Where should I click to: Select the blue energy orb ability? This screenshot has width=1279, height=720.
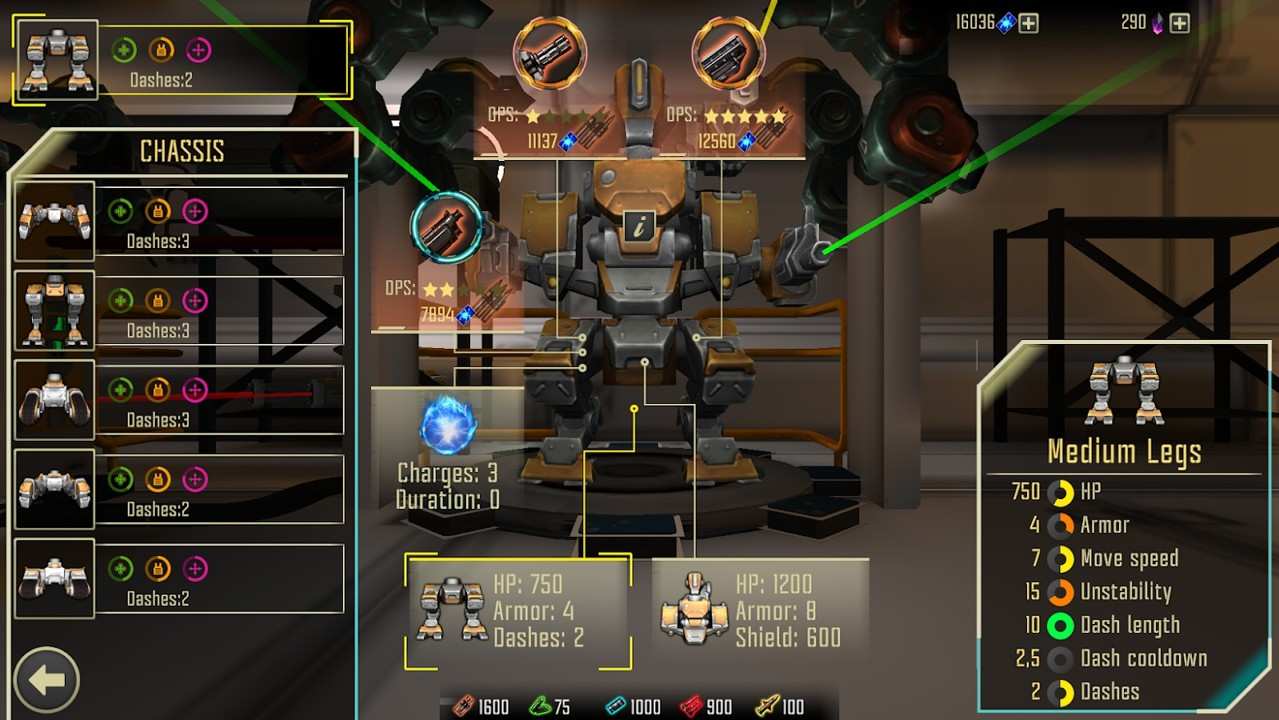coord(448,425)
